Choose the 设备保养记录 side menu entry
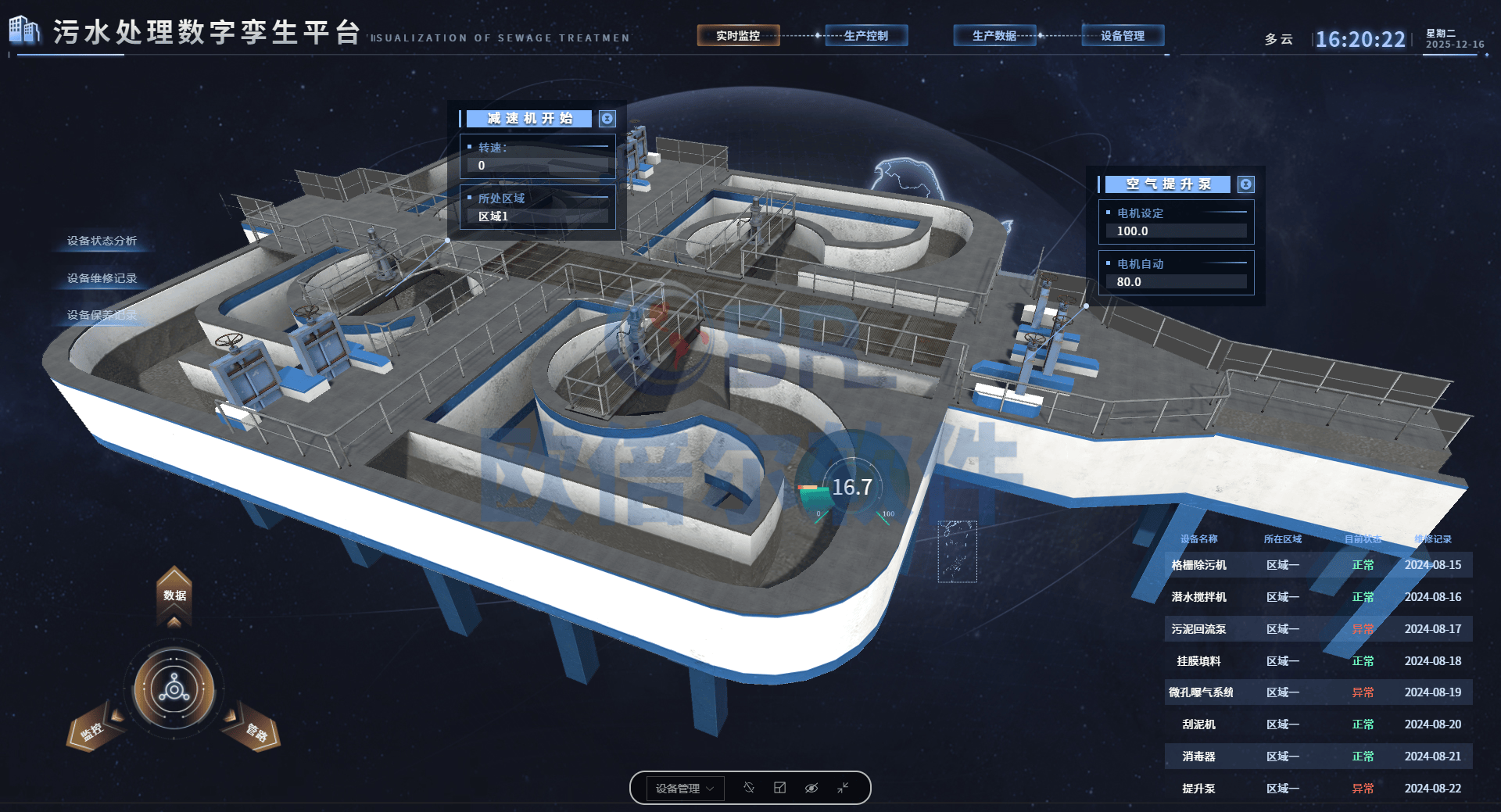1501x812 pixels. [x=102, y=315]
